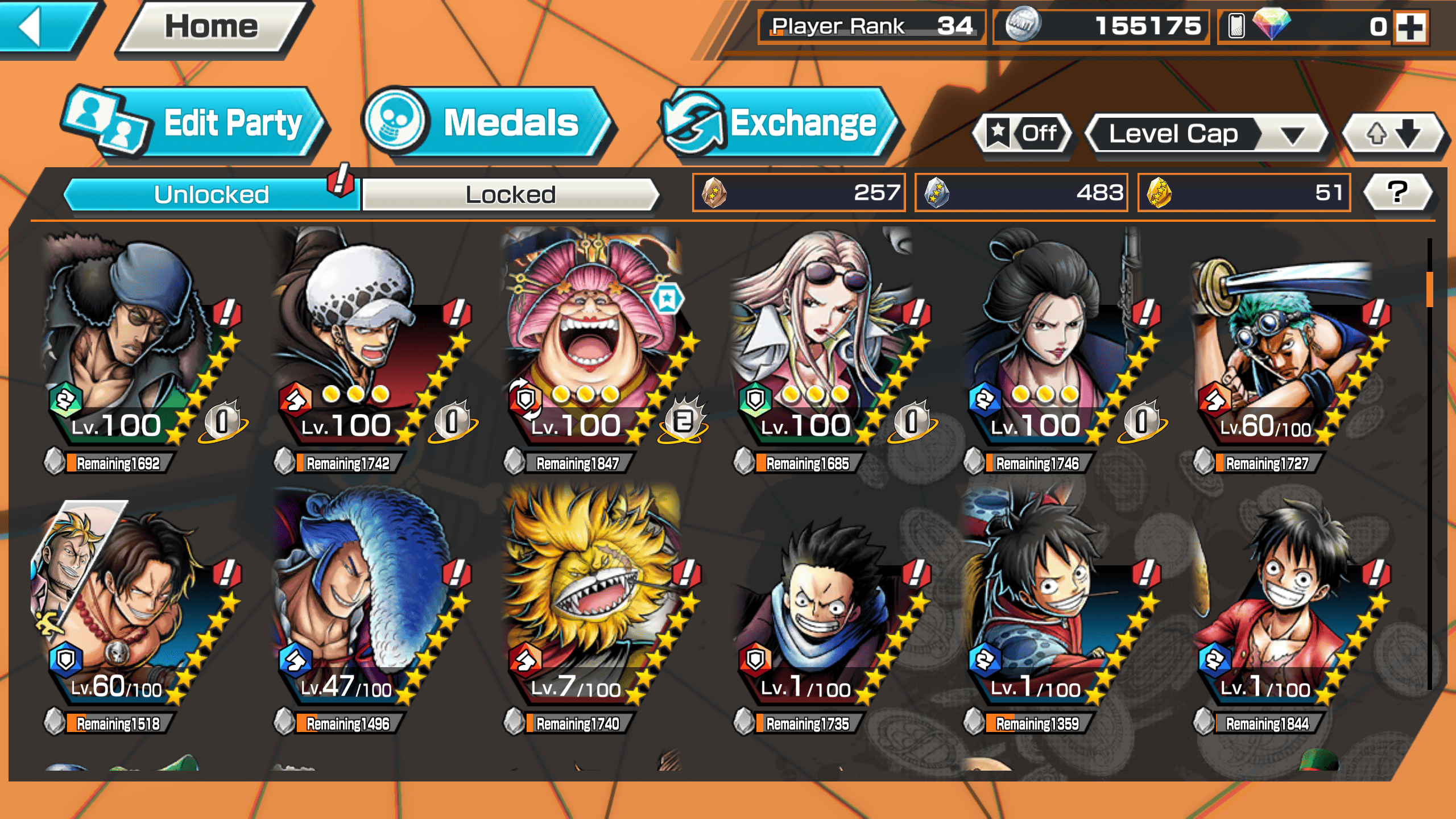
Task: Open the Level Cap sort dropdown
Action: [1206, 134]
